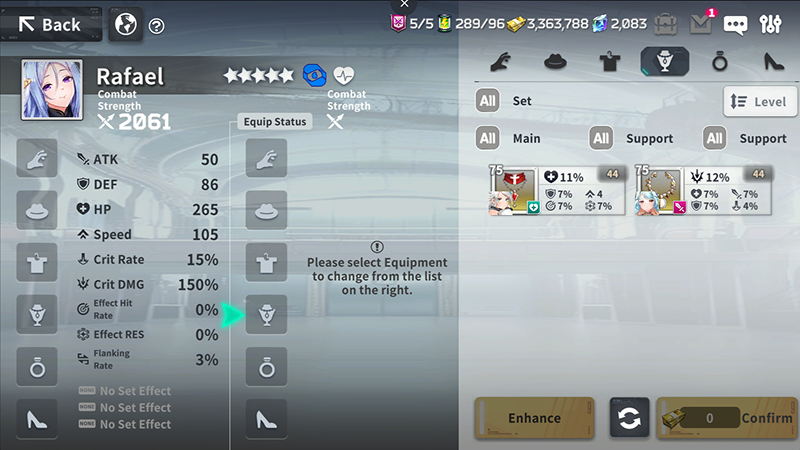The height and width of the screenshot is (450, 800).
Task: Select the 12% Crit DMG necklace item
Action: (x=703, y=190)
